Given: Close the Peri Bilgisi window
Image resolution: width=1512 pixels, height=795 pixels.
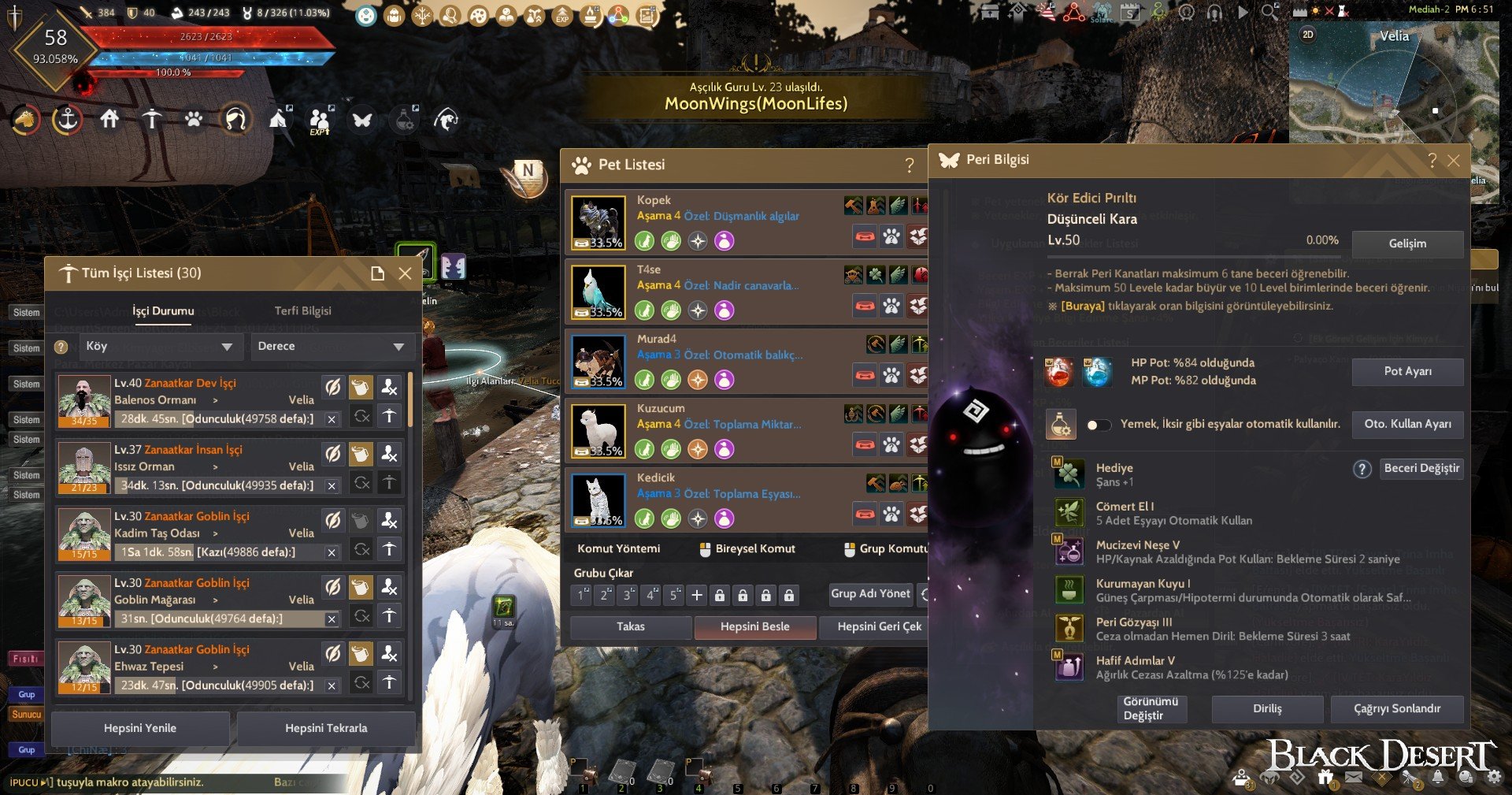Looking at the screenshot, I should pos(1454,161).
